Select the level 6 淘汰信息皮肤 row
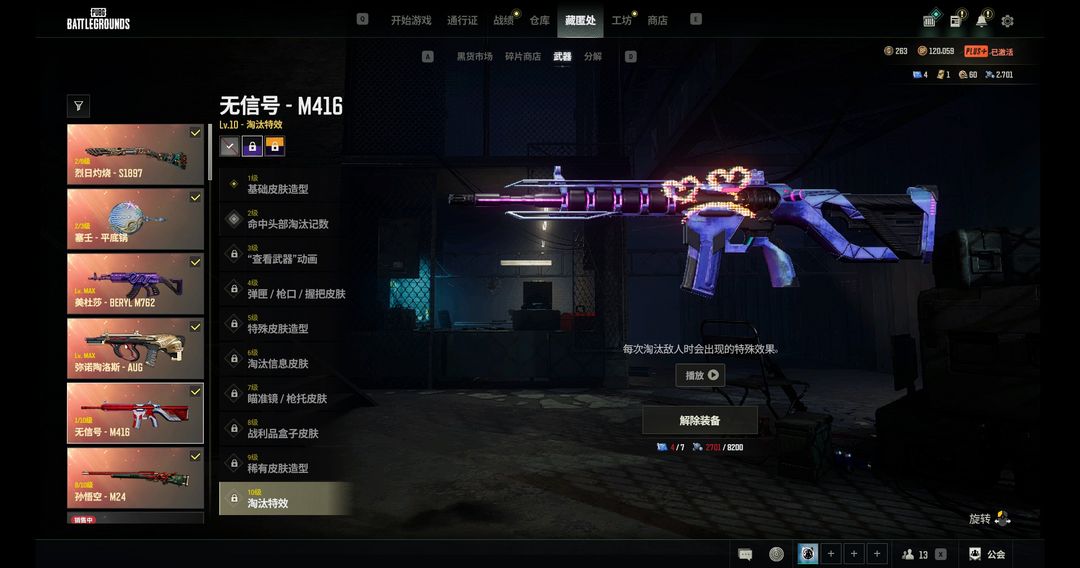 [285, 359]
